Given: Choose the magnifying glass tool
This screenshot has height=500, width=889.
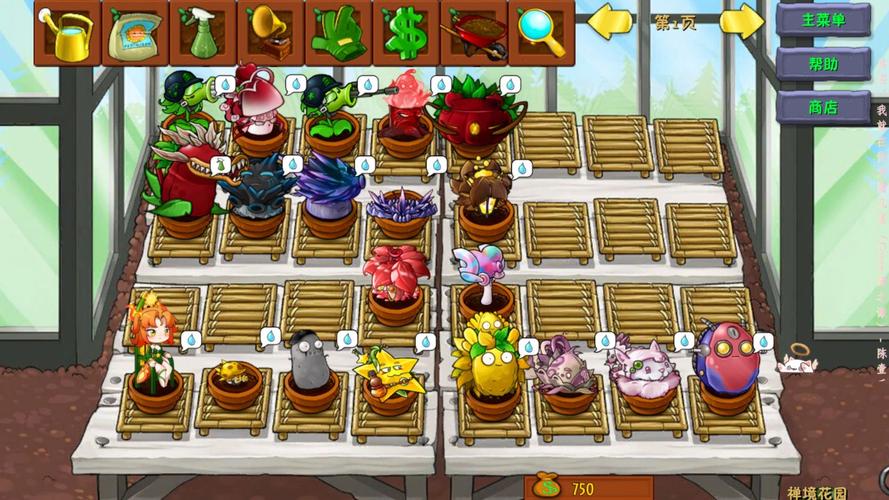Looking at the screenshot, I should (x=541, y=33).
